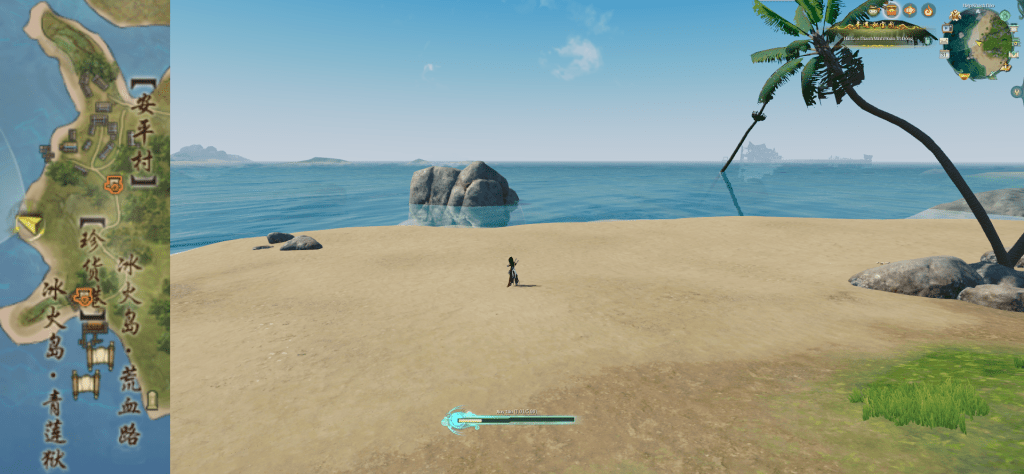Choose the 冰火岛·青莲狱 map label
This screenshot has height=474, width=1024.
54,370
